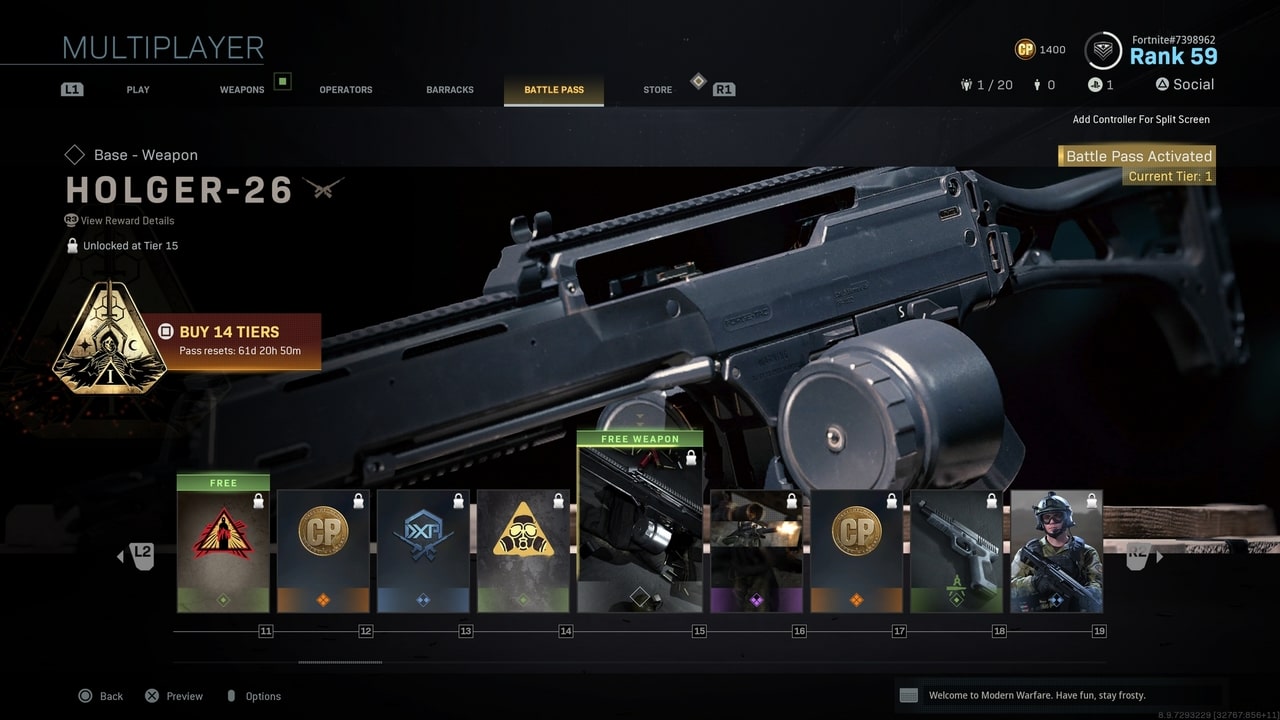1280x720 pixels.
Task: Select the CP reward icon at tier 12
Action: tap(323, 530)
